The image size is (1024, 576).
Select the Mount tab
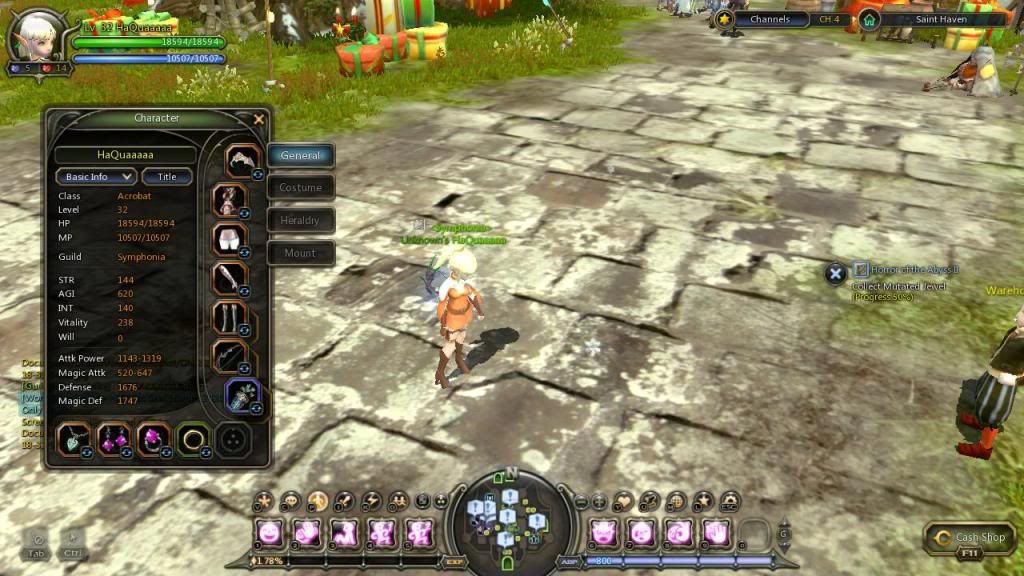pyautogui.click(x=300, y=253)
